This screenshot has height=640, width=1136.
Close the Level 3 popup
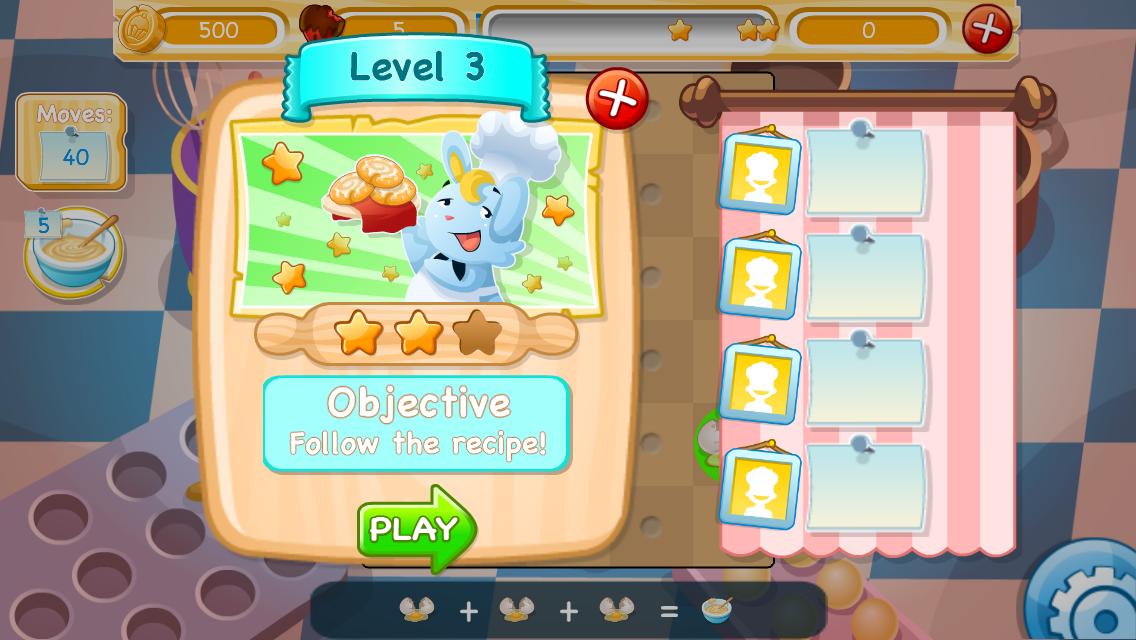click(x=617, y=99)
